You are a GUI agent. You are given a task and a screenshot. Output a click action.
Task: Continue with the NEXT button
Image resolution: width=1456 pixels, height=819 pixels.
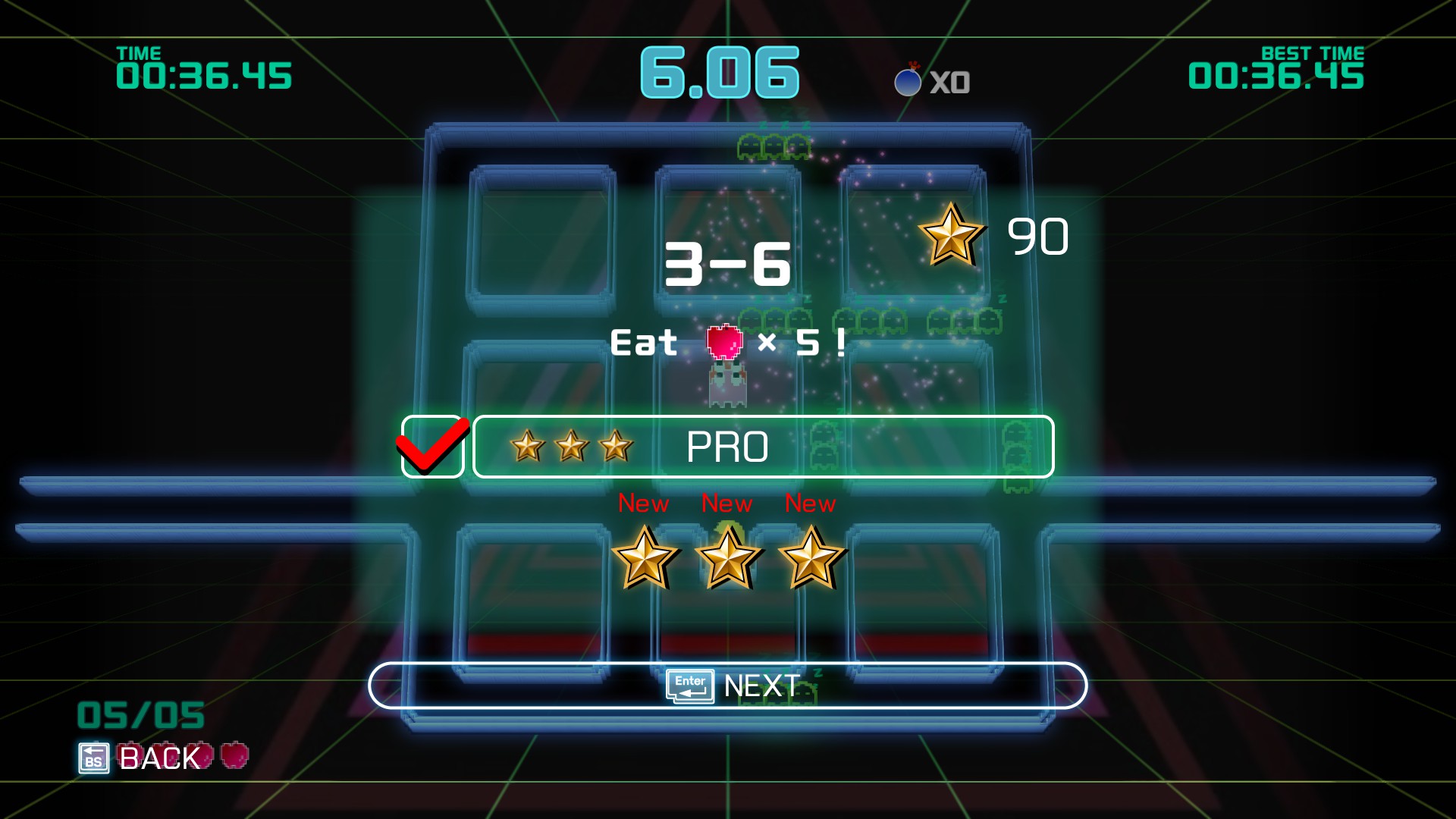[728, 686]
